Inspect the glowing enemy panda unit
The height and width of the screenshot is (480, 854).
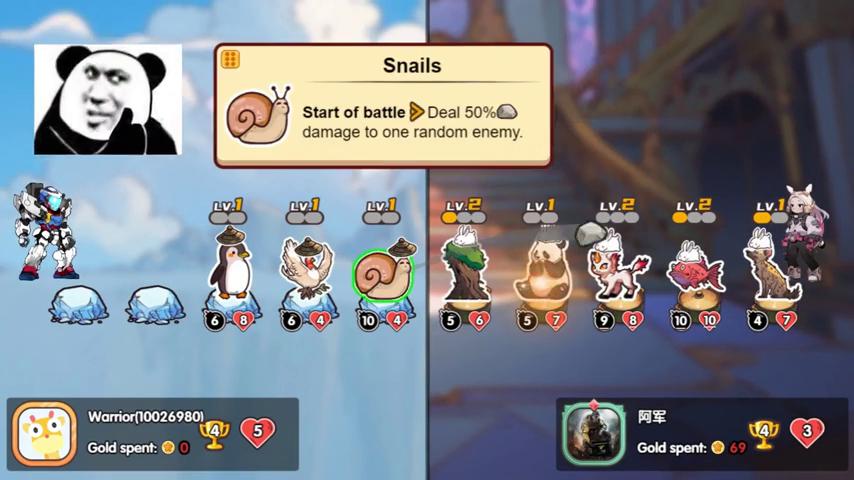click(x=541, y=270)
